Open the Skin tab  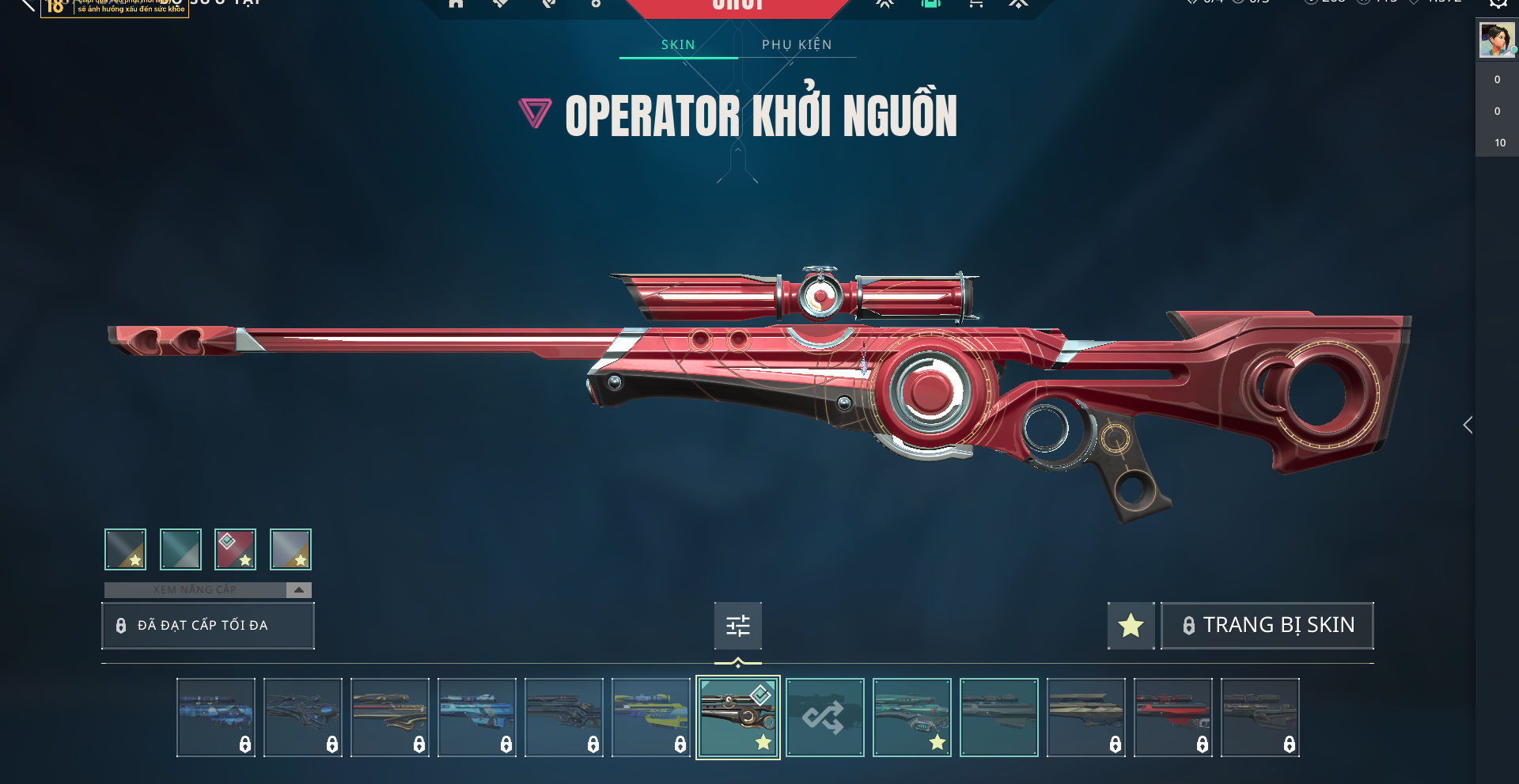[x=678, y=44]
